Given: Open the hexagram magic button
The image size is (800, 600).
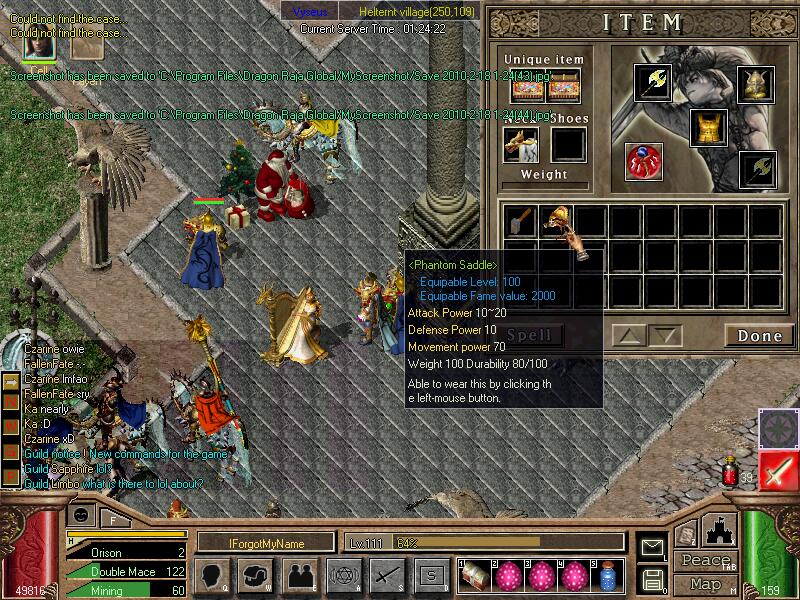Looking at the screenshot, I should 343,574.
